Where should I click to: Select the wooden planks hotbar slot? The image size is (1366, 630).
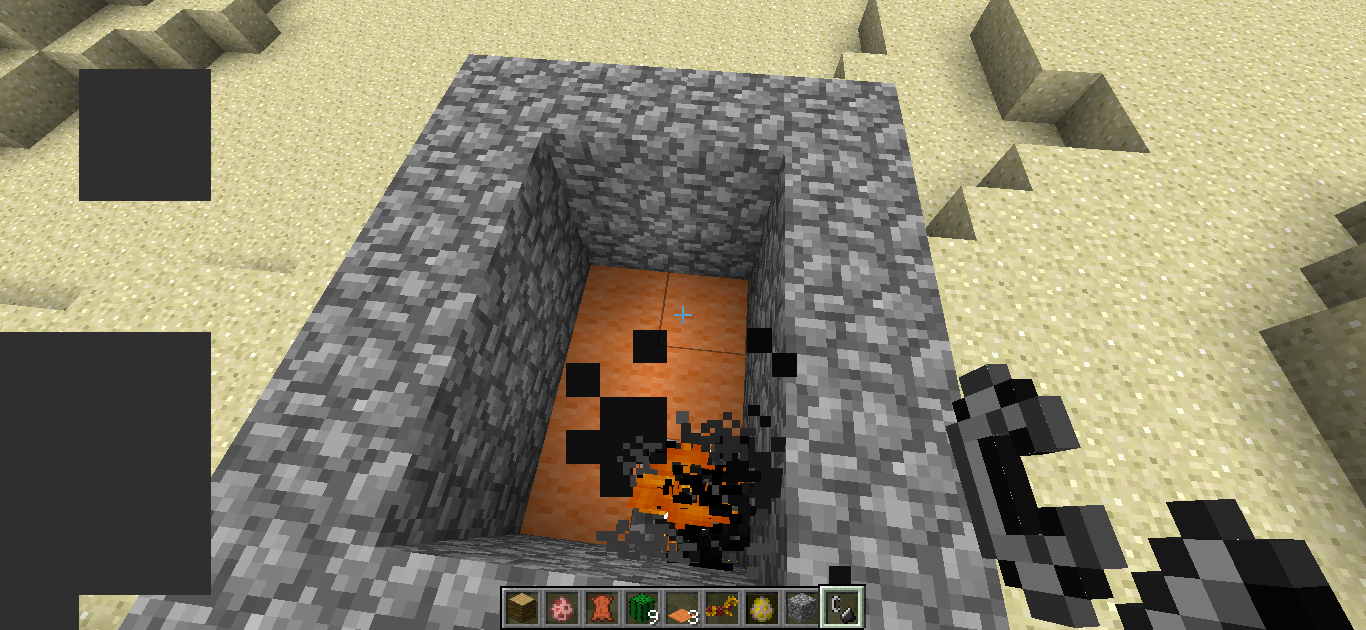[520, 606]
